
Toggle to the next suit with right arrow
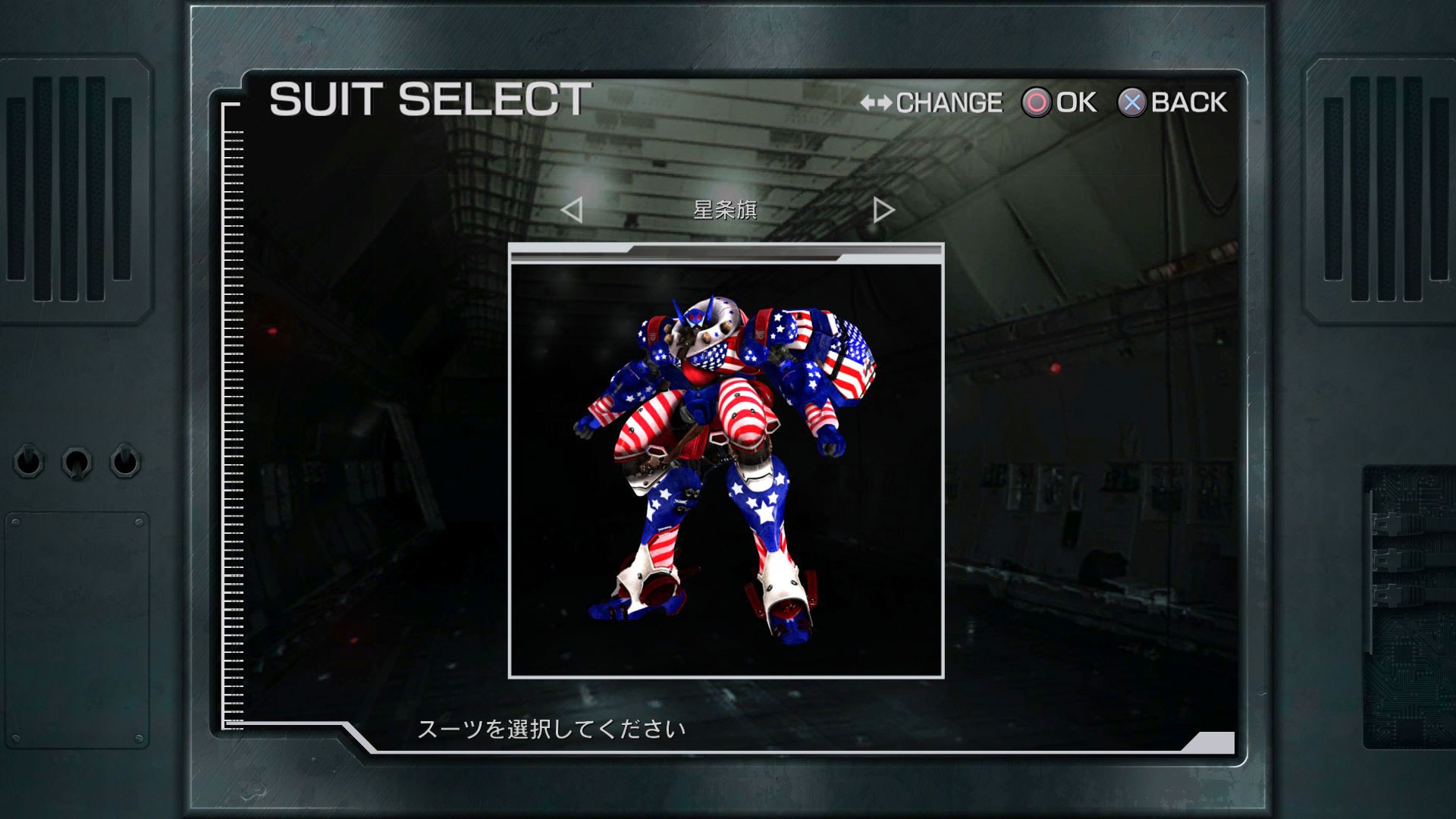point(882,211)
